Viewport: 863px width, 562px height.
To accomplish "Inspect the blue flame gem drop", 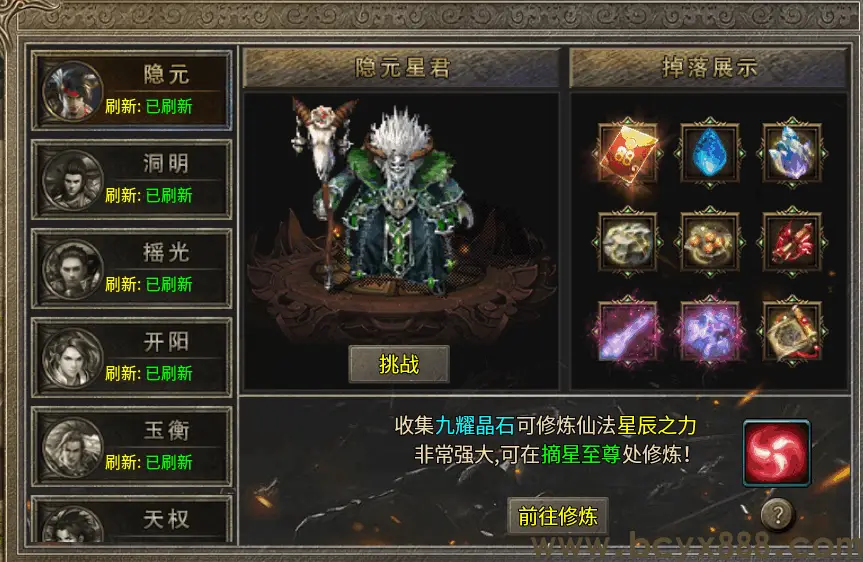I will [710, 152].
